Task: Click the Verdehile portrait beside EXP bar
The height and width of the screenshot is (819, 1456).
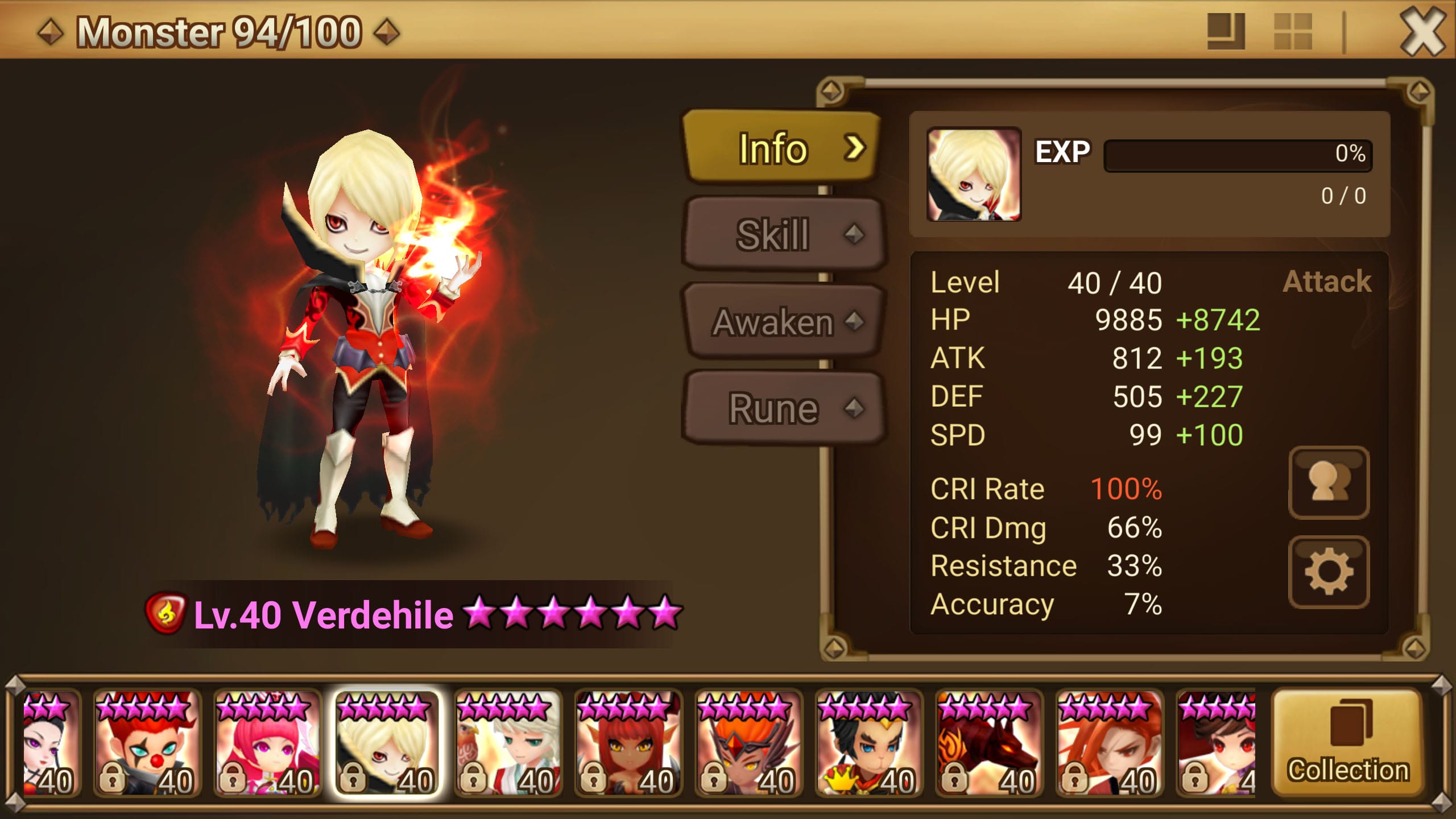Action: 974,175
